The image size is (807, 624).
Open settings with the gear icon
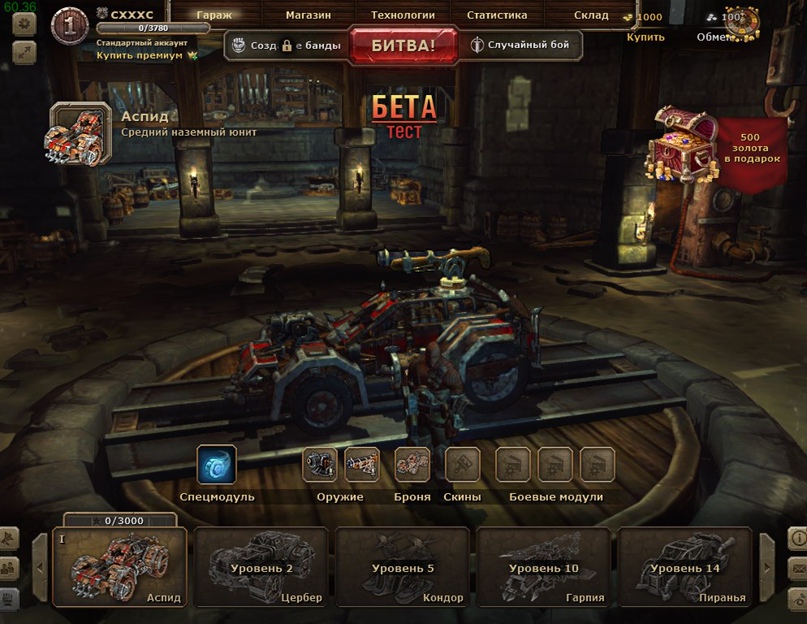[24, 24]
